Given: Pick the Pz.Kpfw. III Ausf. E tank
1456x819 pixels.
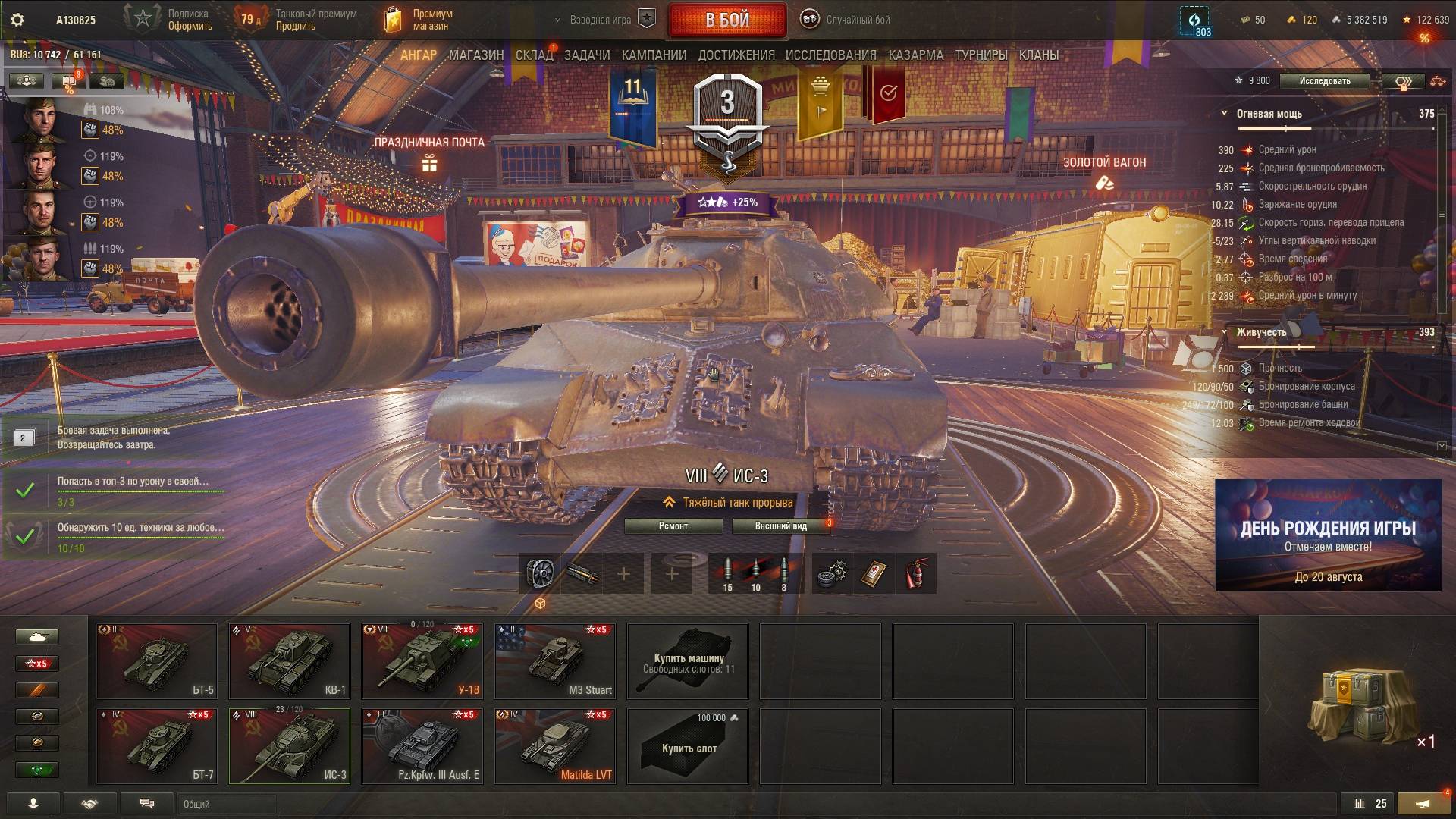Looking at the screenshot, I should [422, 745].
